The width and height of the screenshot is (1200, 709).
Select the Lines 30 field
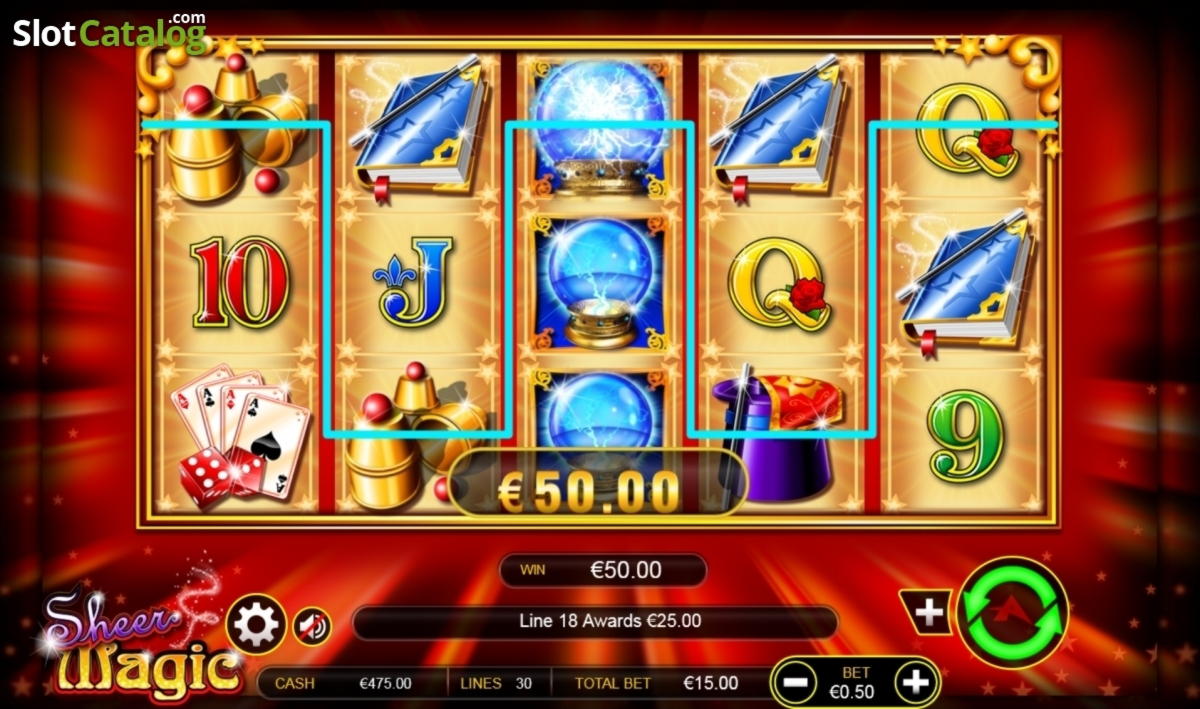[x=497, y=684]
